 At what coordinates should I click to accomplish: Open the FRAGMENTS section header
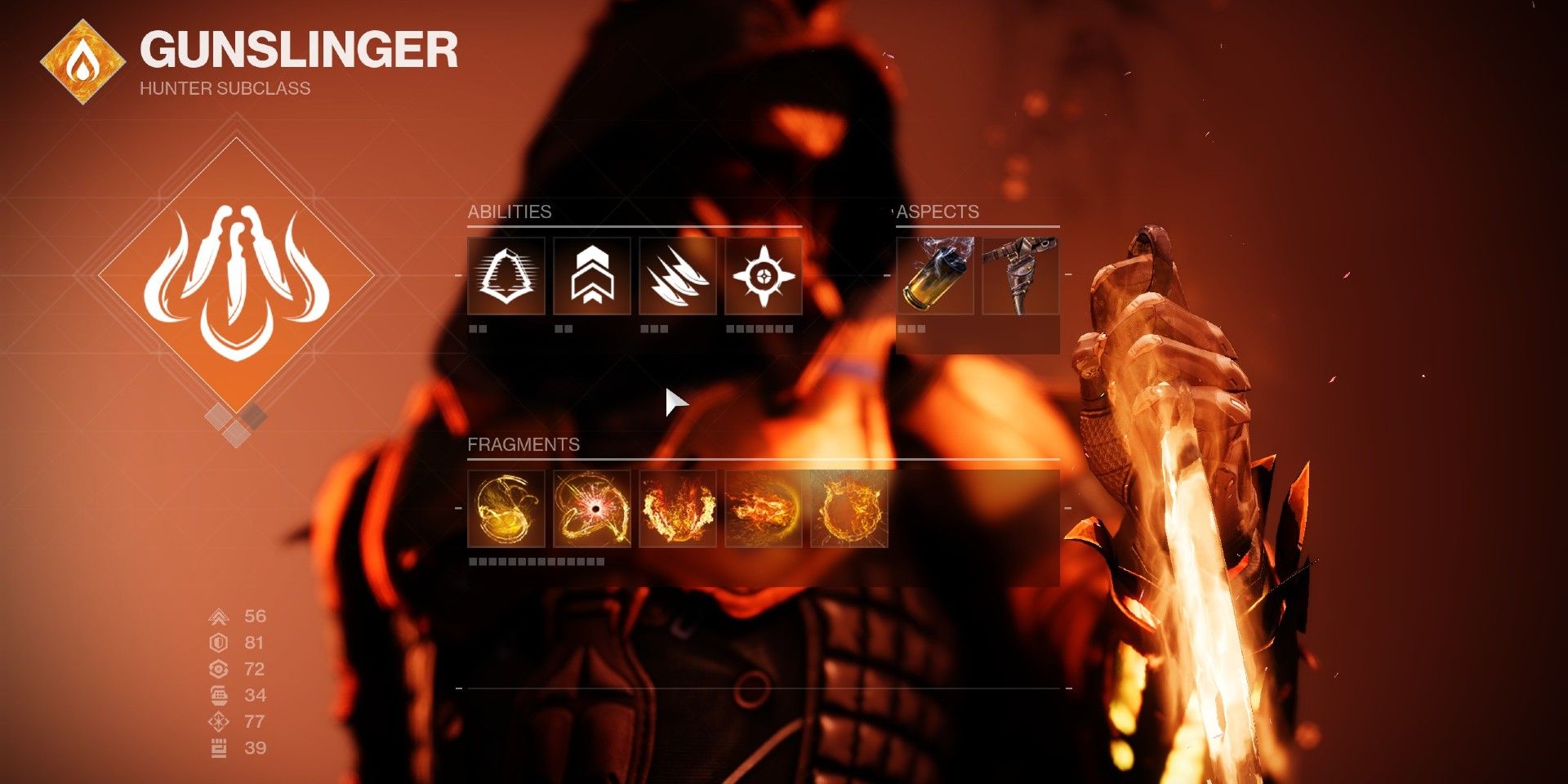point(523,447)
